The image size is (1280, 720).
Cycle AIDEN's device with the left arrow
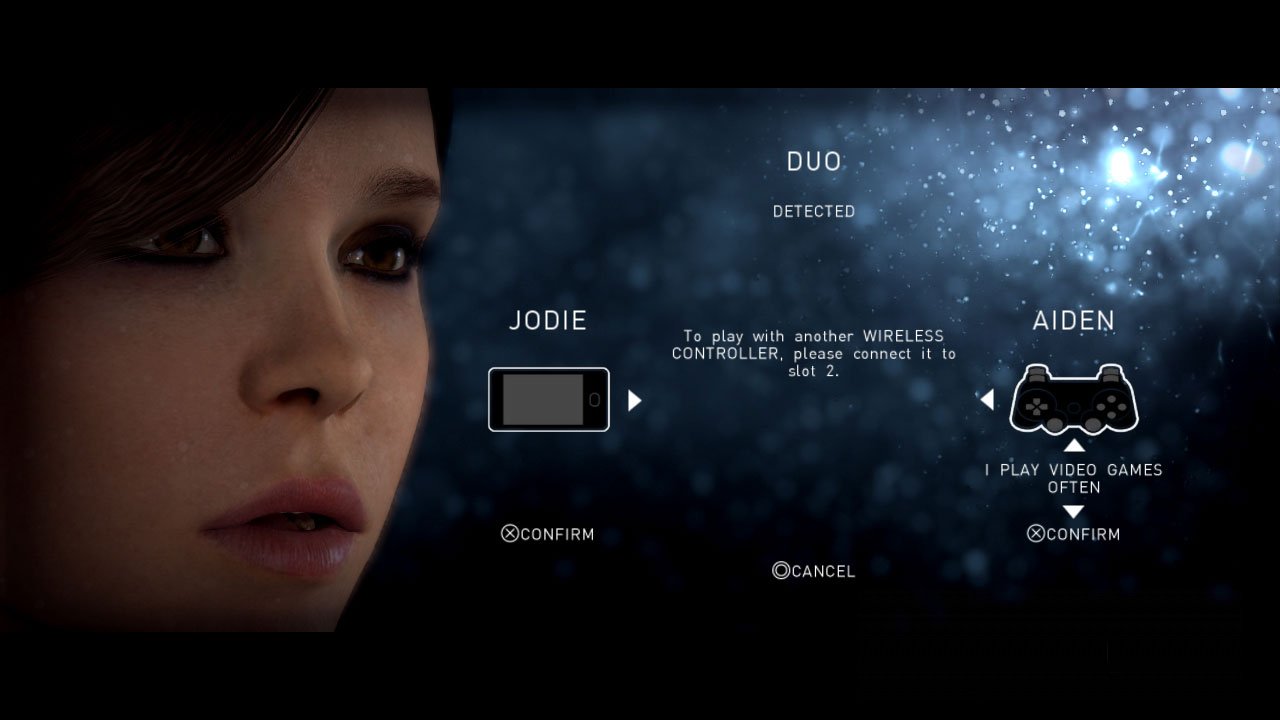pyautogui.click(x=988, y=400)
